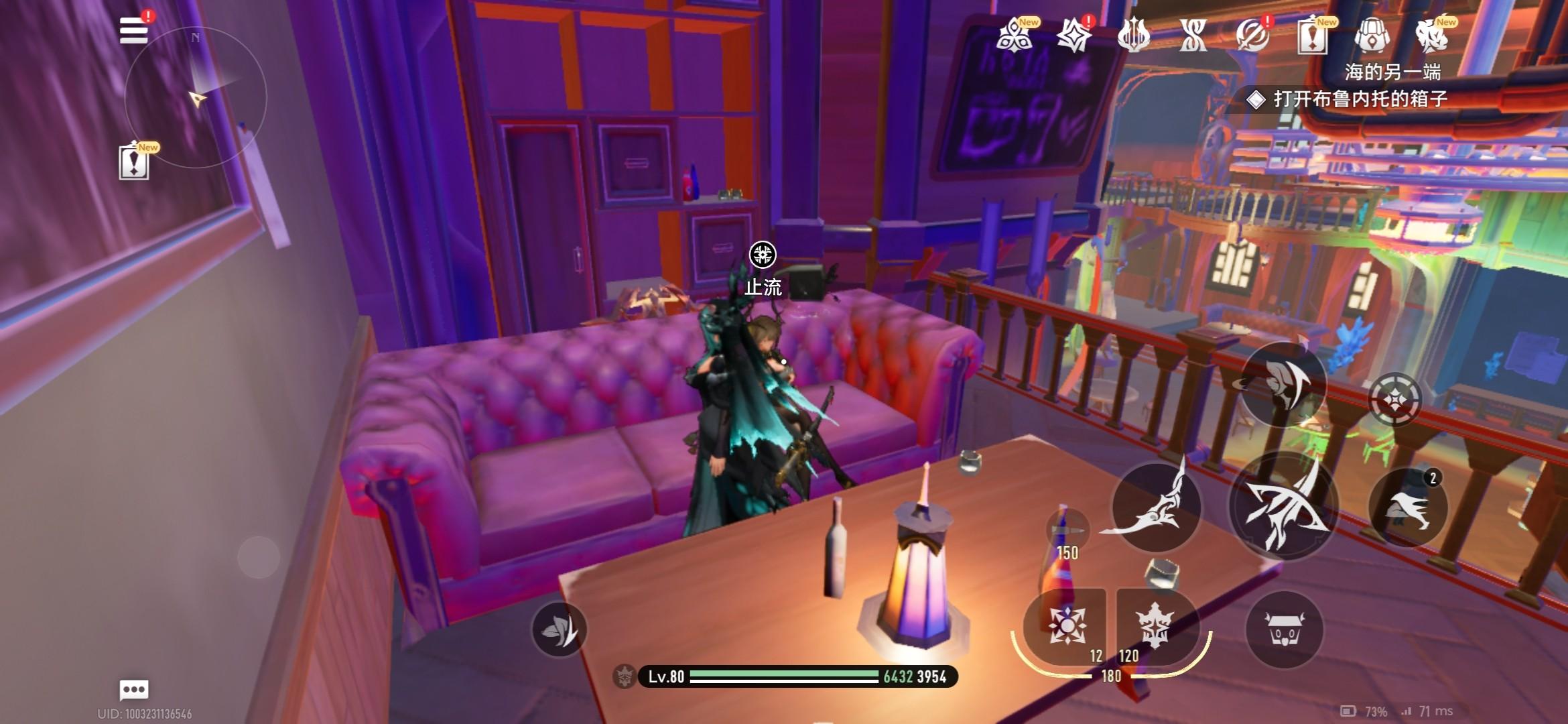Use the dash skill with 2 charges
The height and width of the screenshot is (724, 1568).
1407,508
